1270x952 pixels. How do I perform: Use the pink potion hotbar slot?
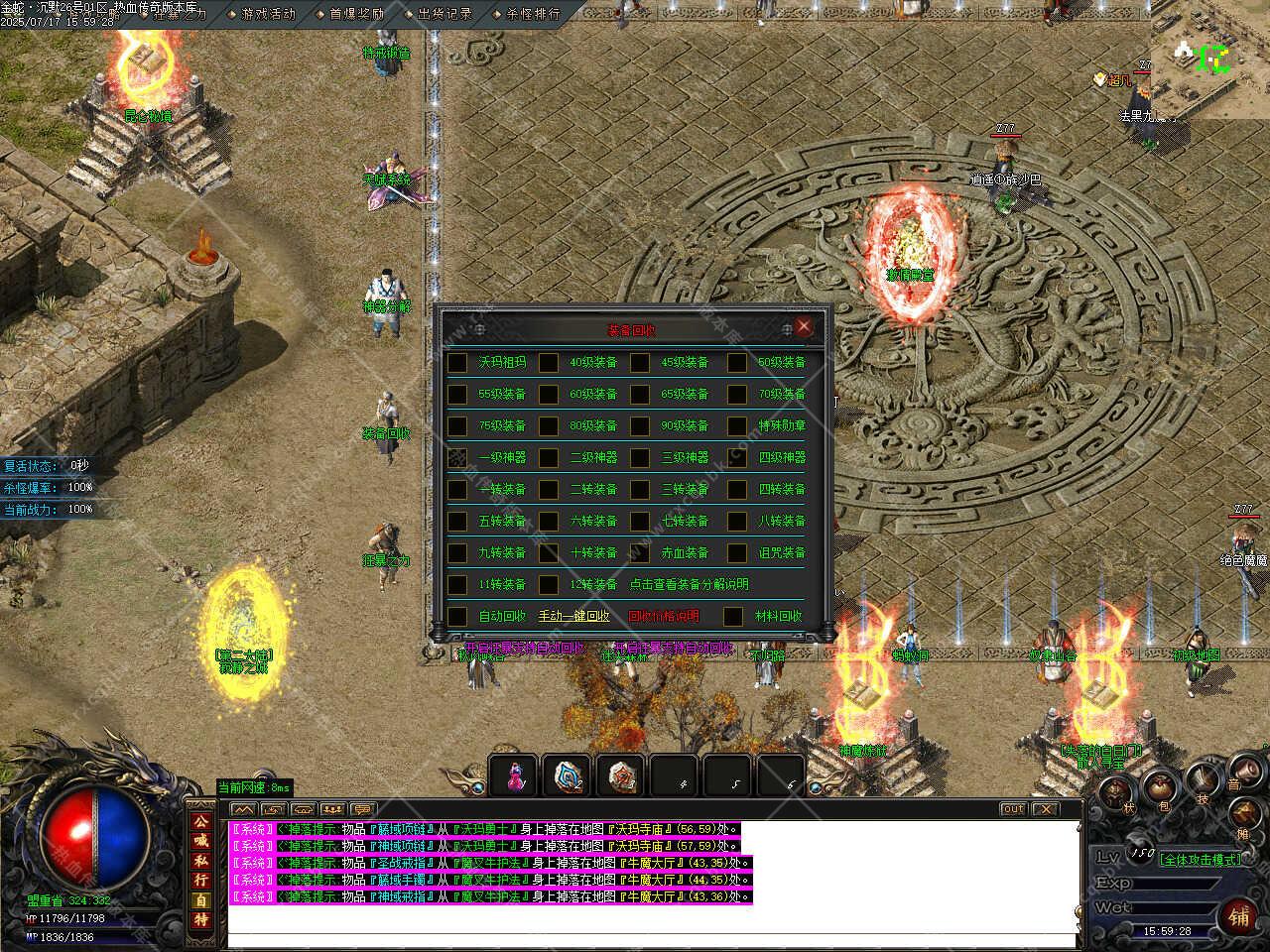515,775
